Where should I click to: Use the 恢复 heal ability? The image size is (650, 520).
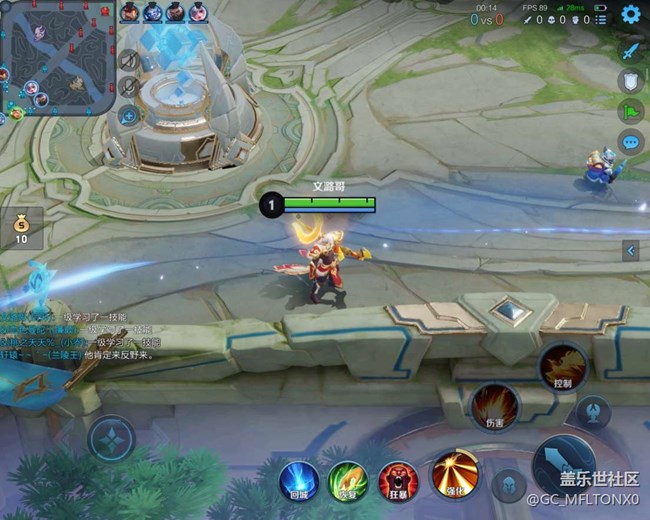coord(348,480)
